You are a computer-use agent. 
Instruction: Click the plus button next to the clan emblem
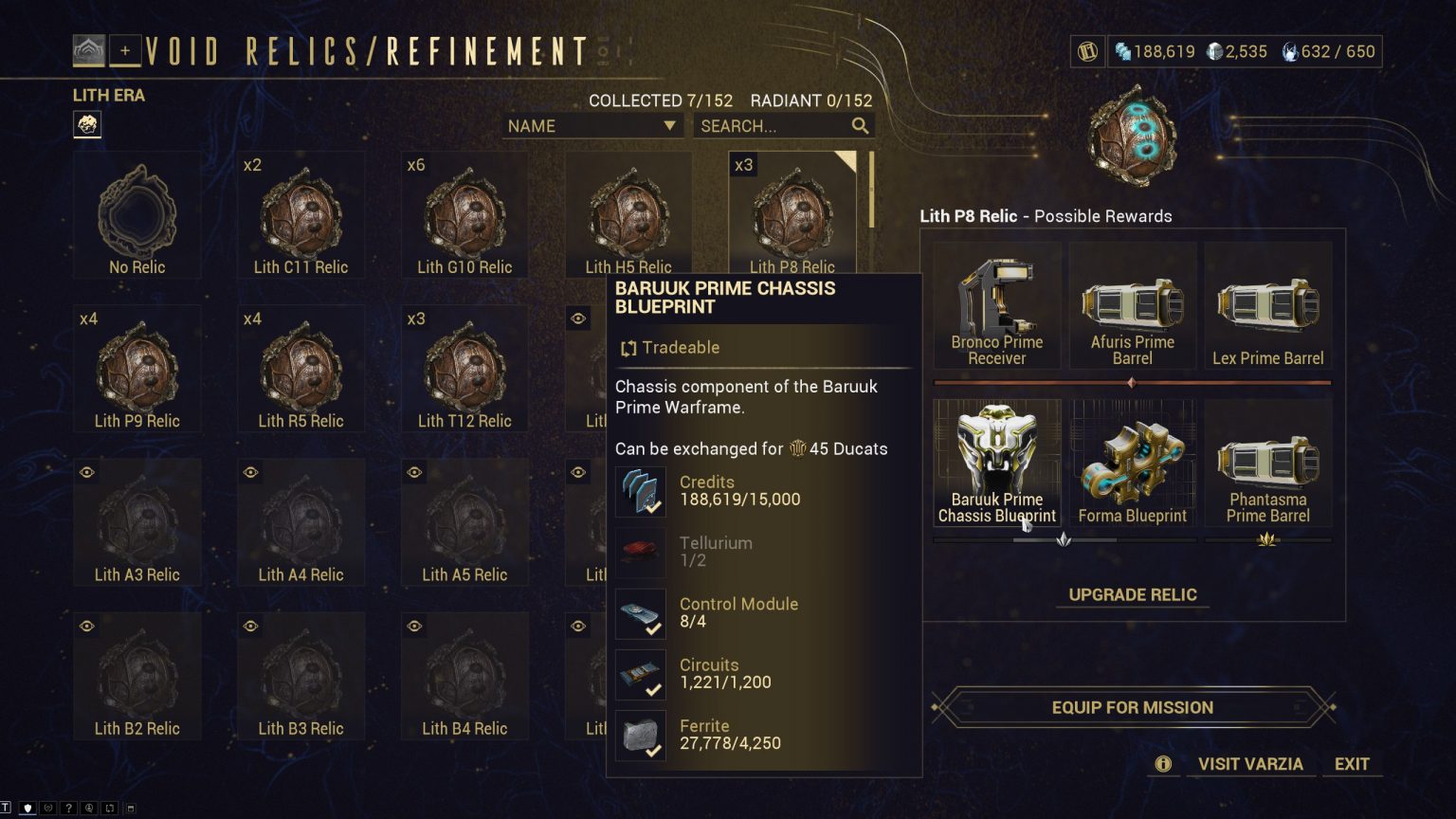pyautogui.click(x=124, y=51)
